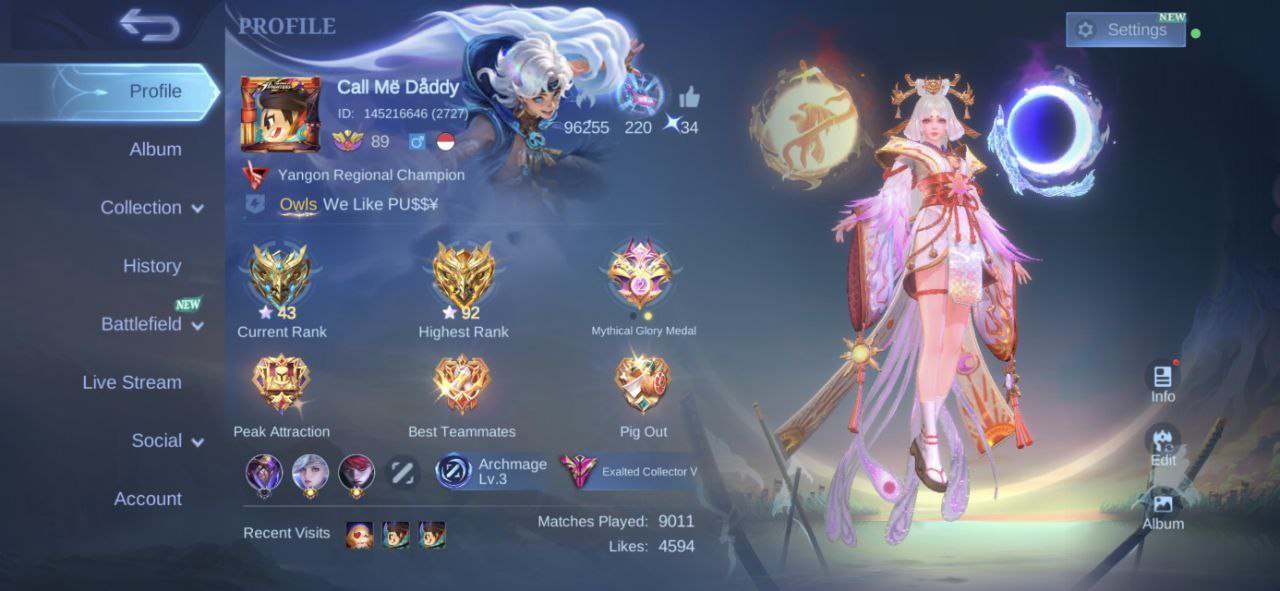Open the Info button beside the hero
The image size is (1280, 591).
coord(1163,381)
